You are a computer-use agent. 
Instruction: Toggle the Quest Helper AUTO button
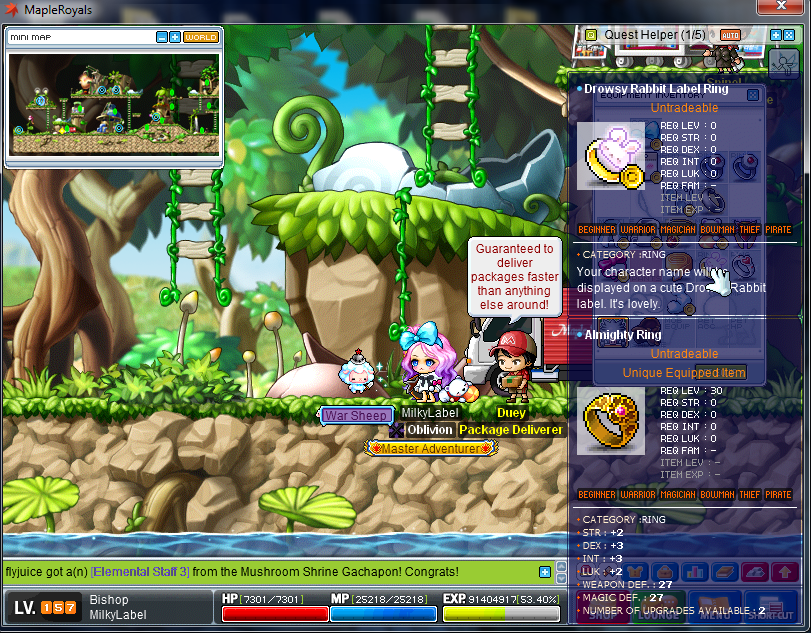(730, 35)
